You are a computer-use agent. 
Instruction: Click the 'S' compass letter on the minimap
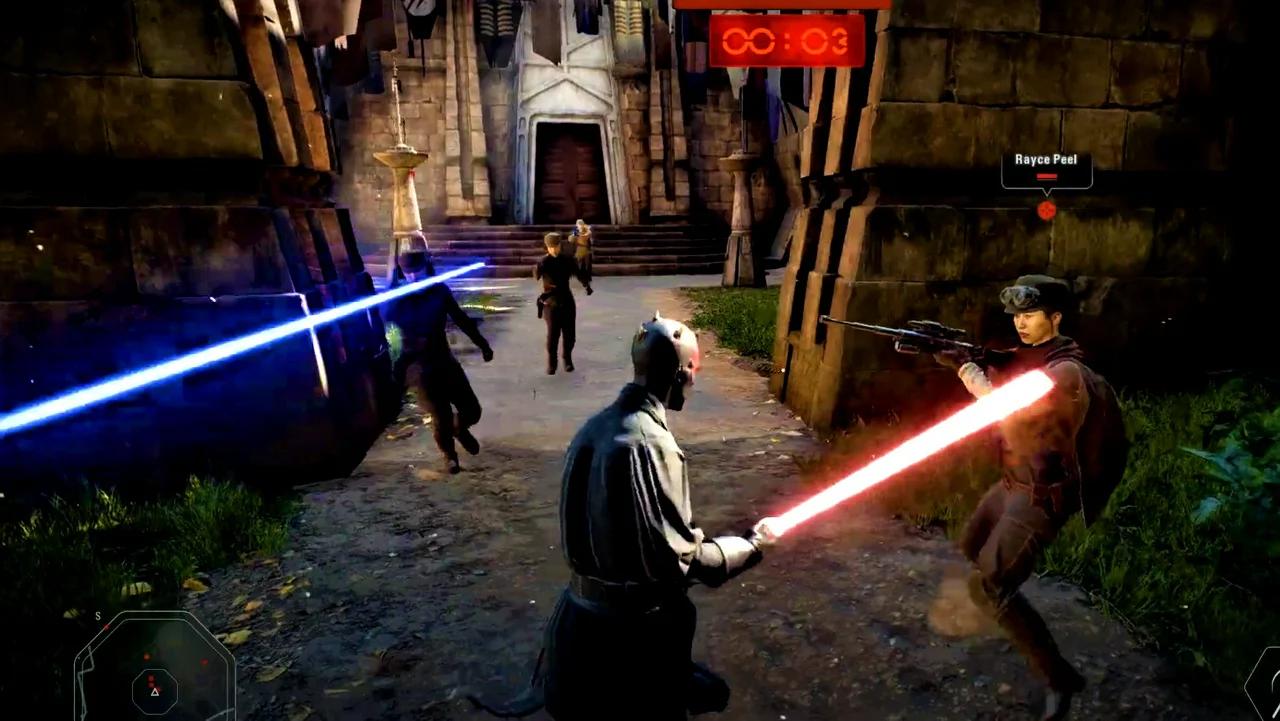click(x=97, y=616)
